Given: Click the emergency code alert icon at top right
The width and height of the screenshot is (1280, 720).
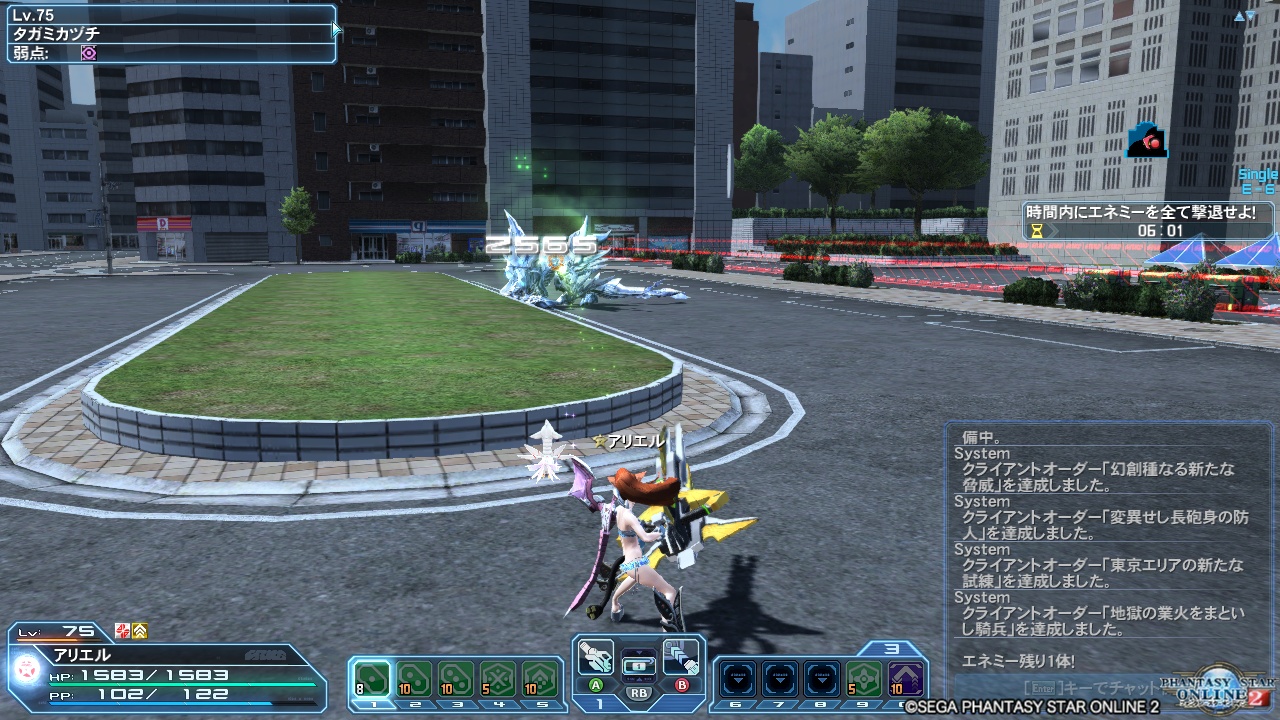Looking at the screenshot, I should 1146,142.
